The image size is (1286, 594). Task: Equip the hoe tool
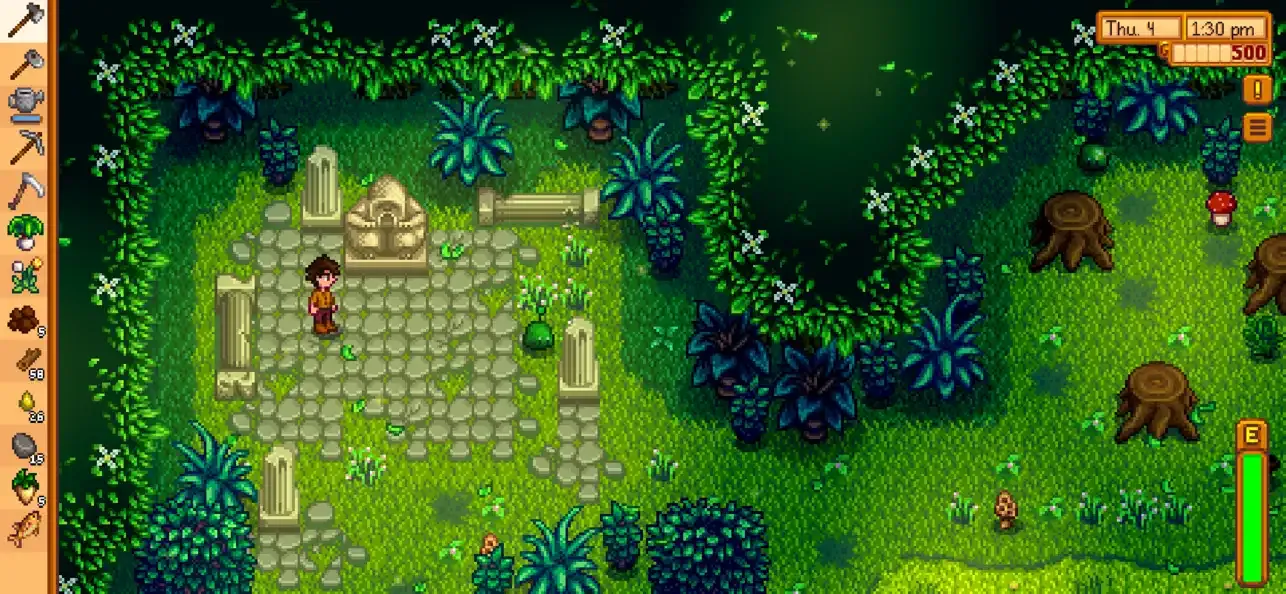[x=24, y=62]
